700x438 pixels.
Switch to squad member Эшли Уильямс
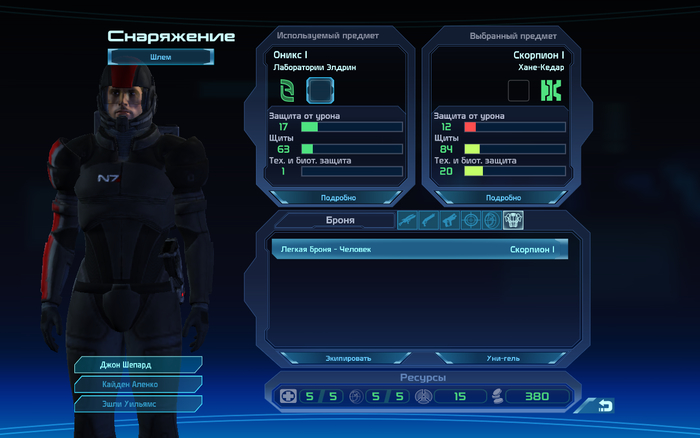(x=138, y=403)
